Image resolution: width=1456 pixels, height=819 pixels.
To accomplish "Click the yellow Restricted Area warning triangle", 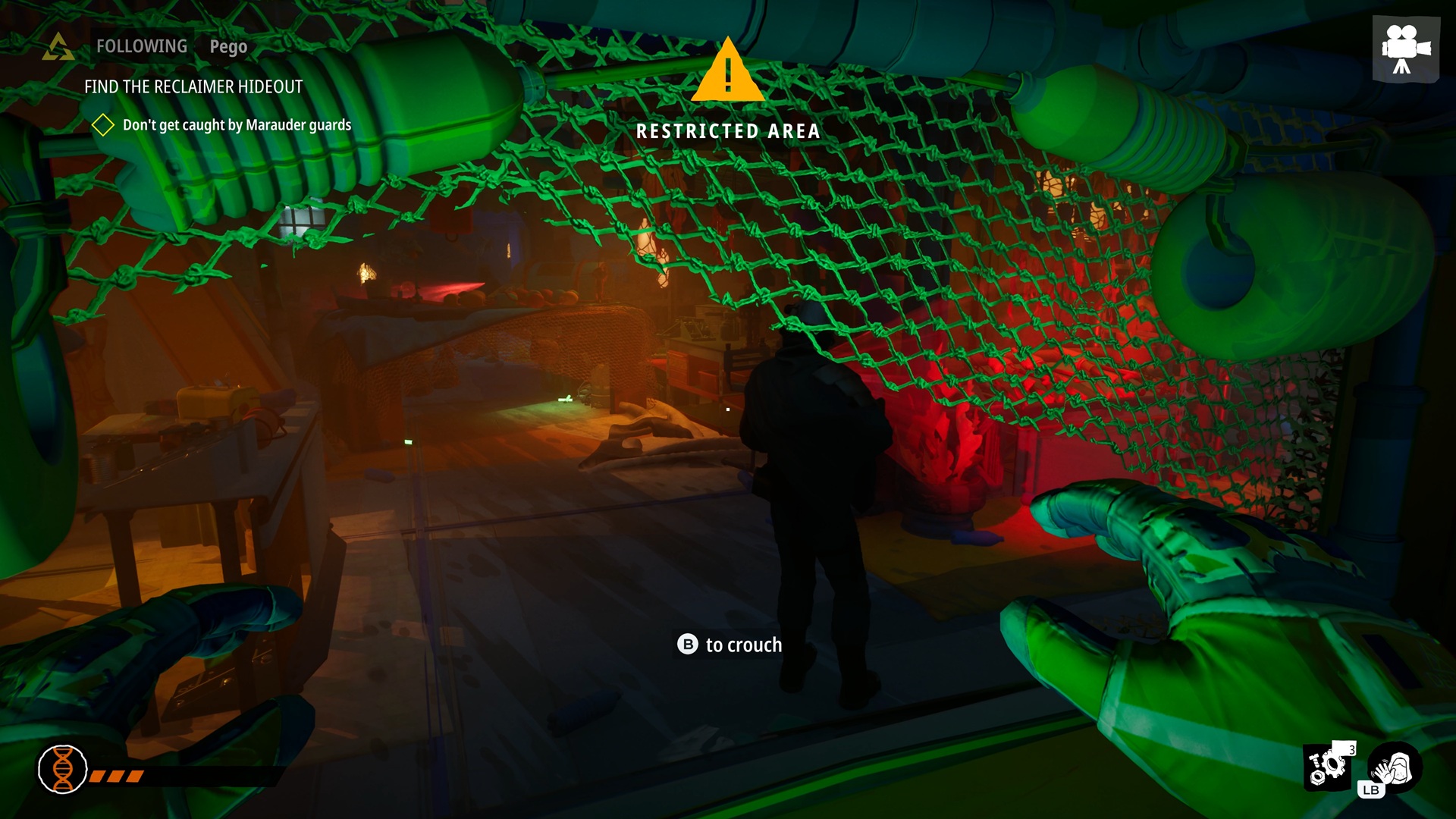I will tap(727, 71).
